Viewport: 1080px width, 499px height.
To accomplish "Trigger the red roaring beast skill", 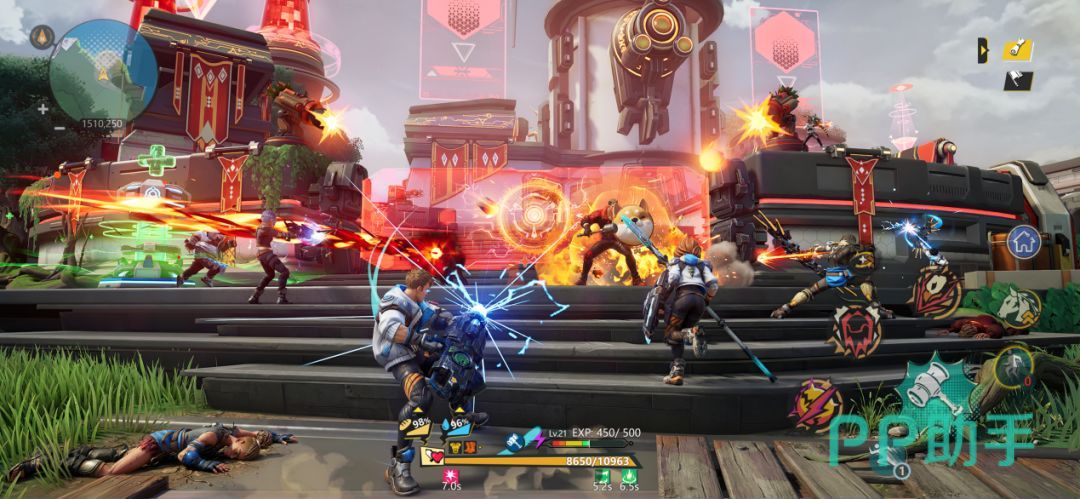I will tap(855, 330).
